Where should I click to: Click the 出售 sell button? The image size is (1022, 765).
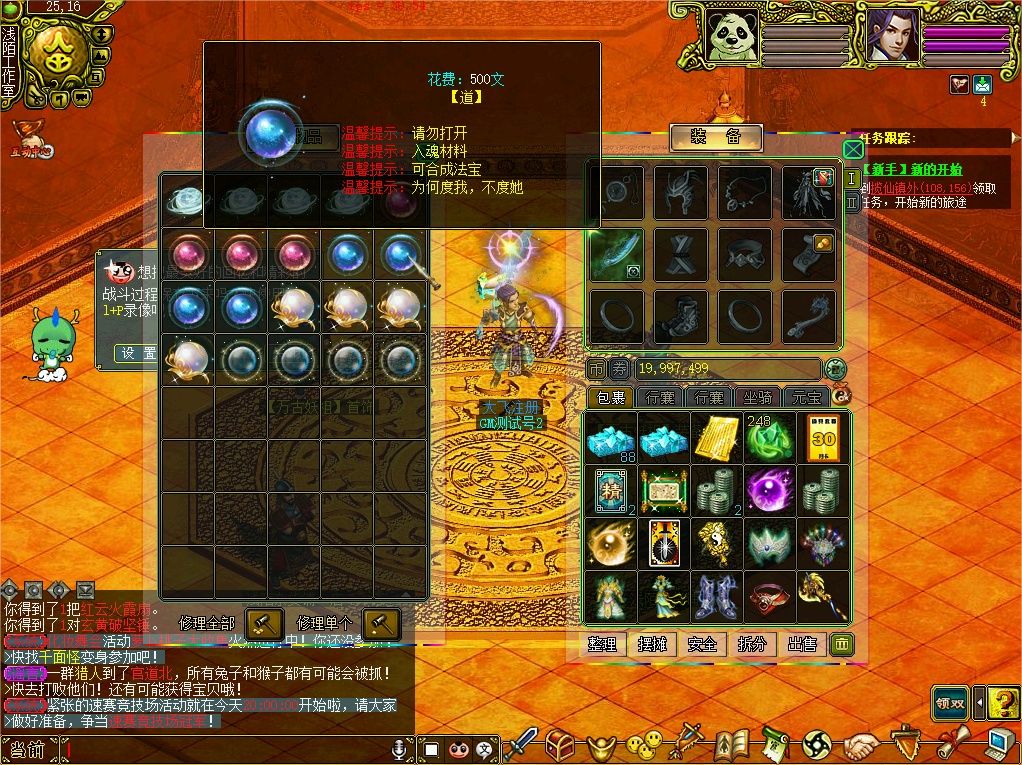point(802,644)
